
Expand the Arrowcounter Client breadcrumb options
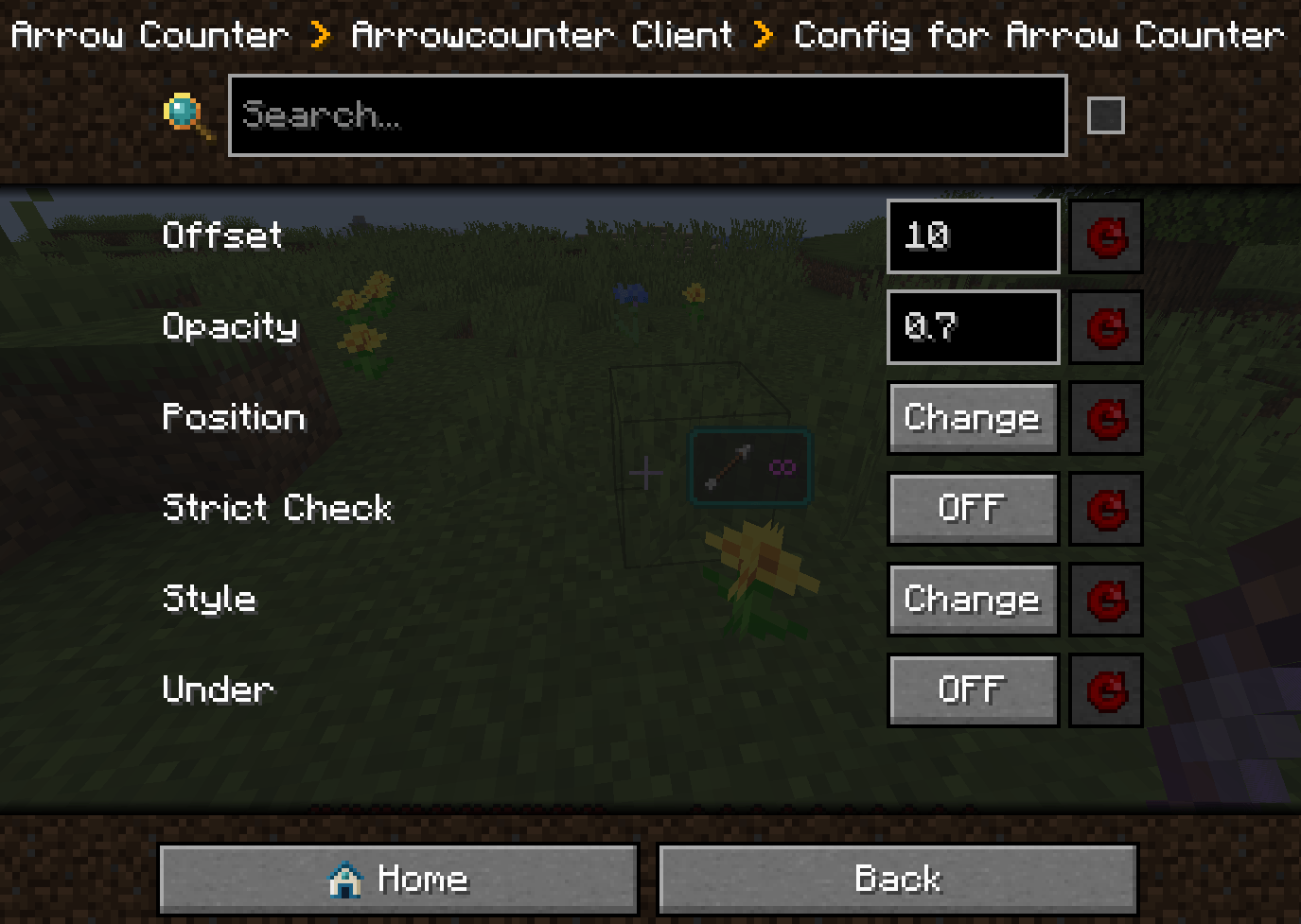pos(541,34)
